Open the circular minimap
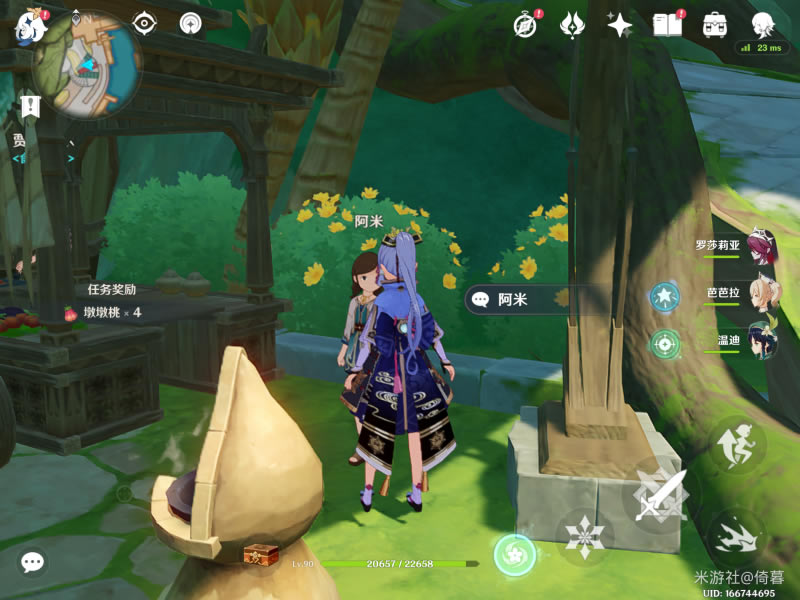Screen dimensions: 800x600 point(85,65)
